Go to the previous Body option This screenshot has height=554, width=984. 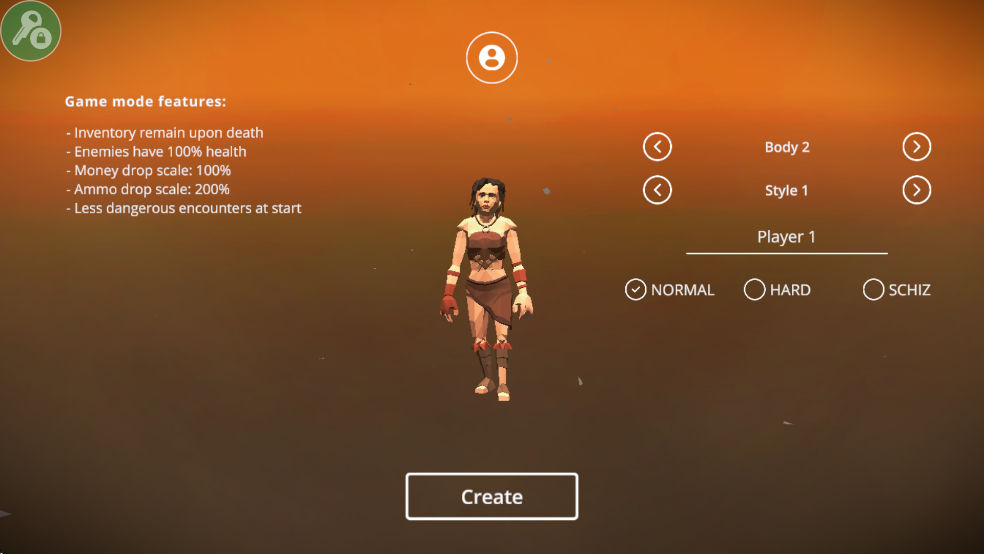point(657,147)
